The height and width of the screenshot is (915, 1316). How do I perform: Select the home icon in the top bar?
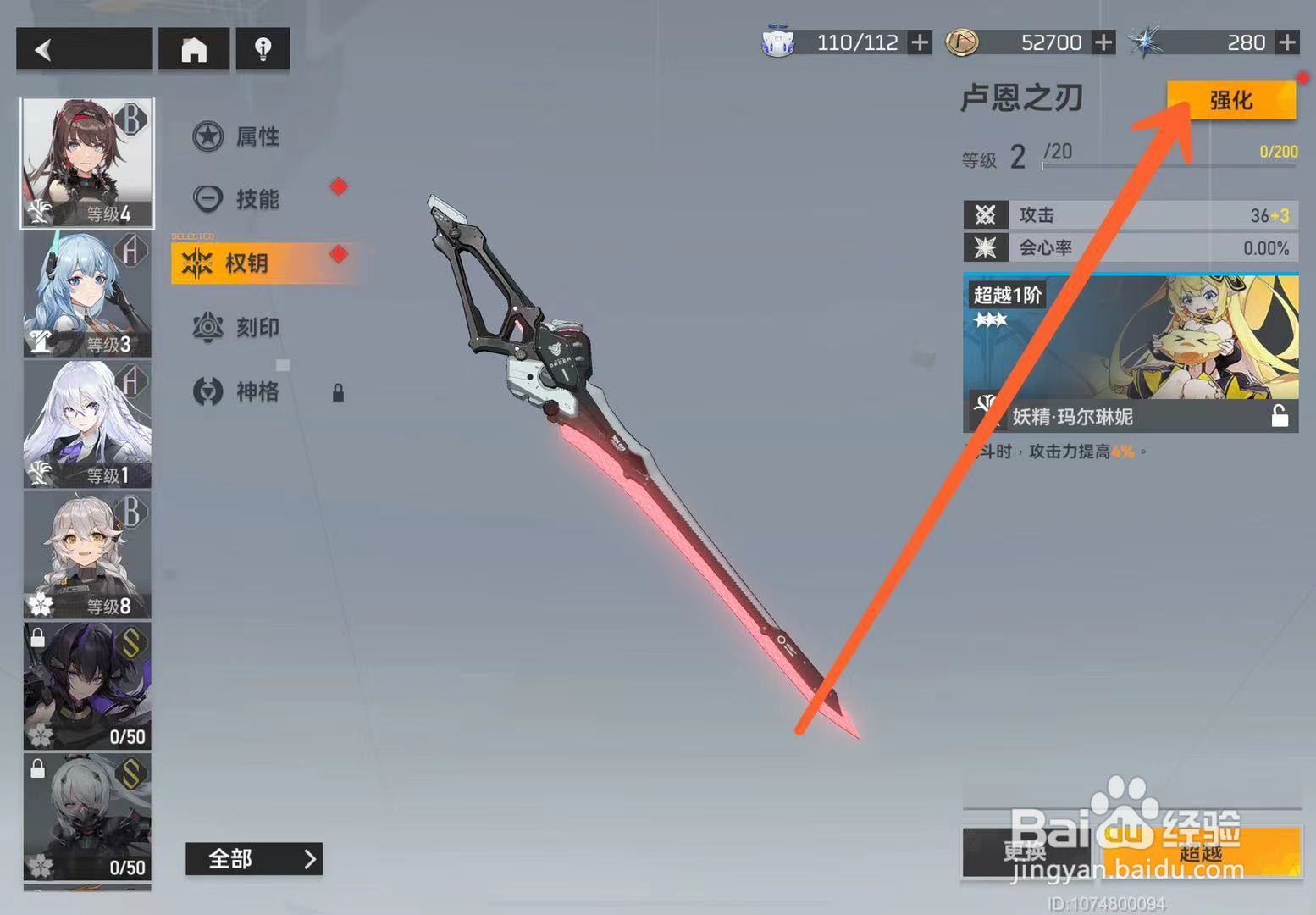[194, 49]
